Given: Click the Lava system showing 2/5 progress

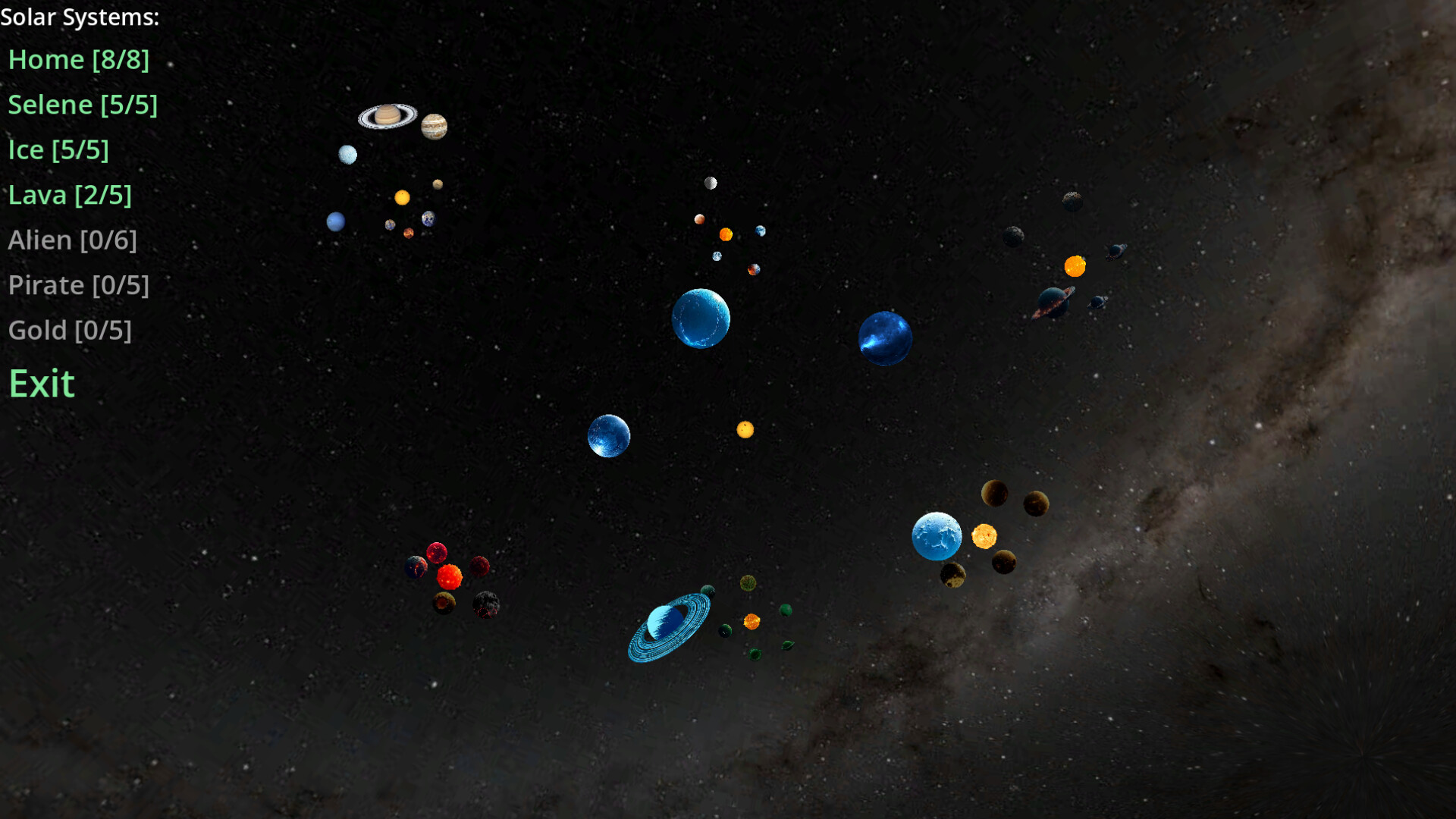Looking at the screenshot, I should 70,195.
